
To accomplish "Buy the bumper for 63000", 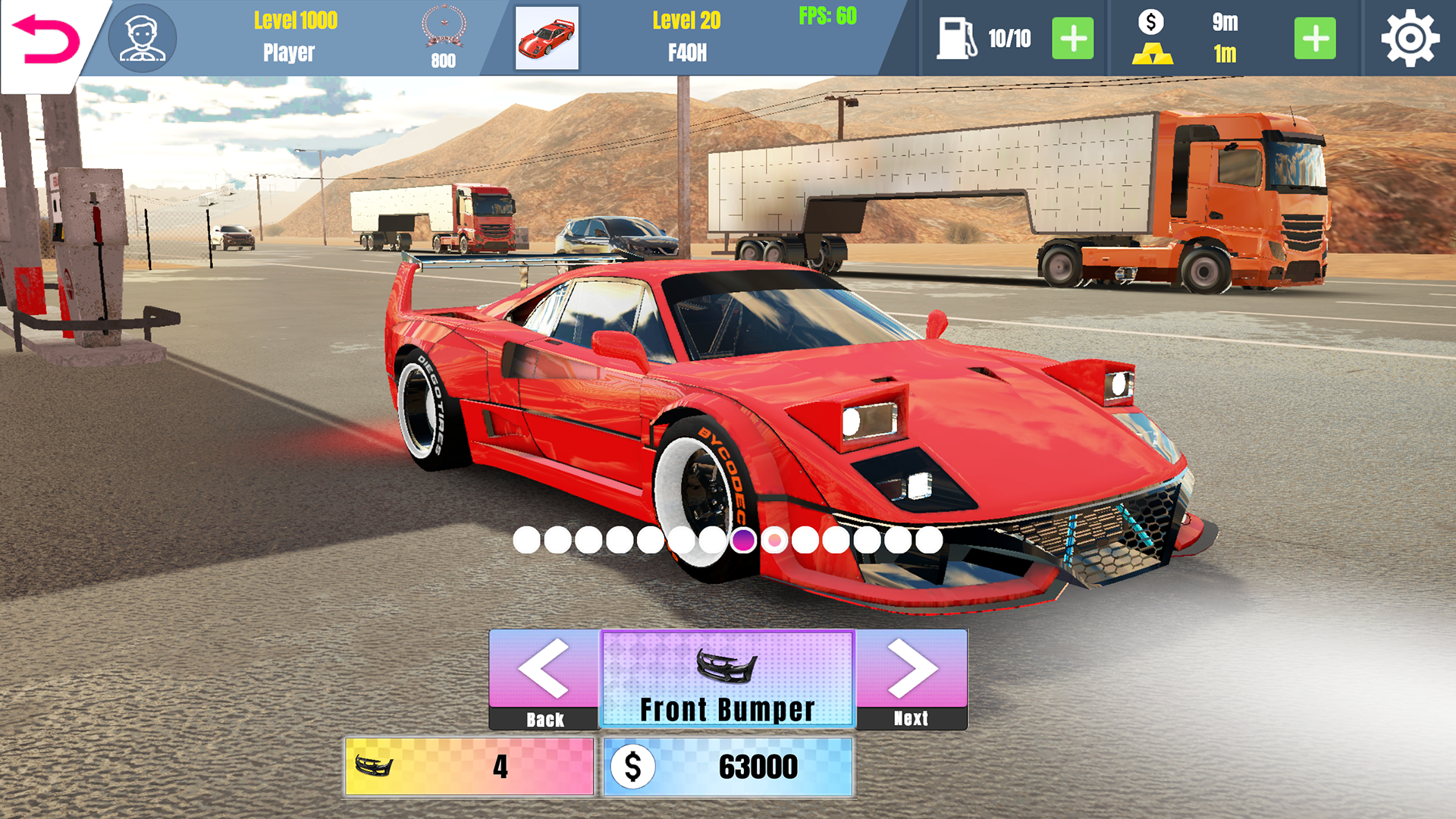I will click(x=728, y=767).
